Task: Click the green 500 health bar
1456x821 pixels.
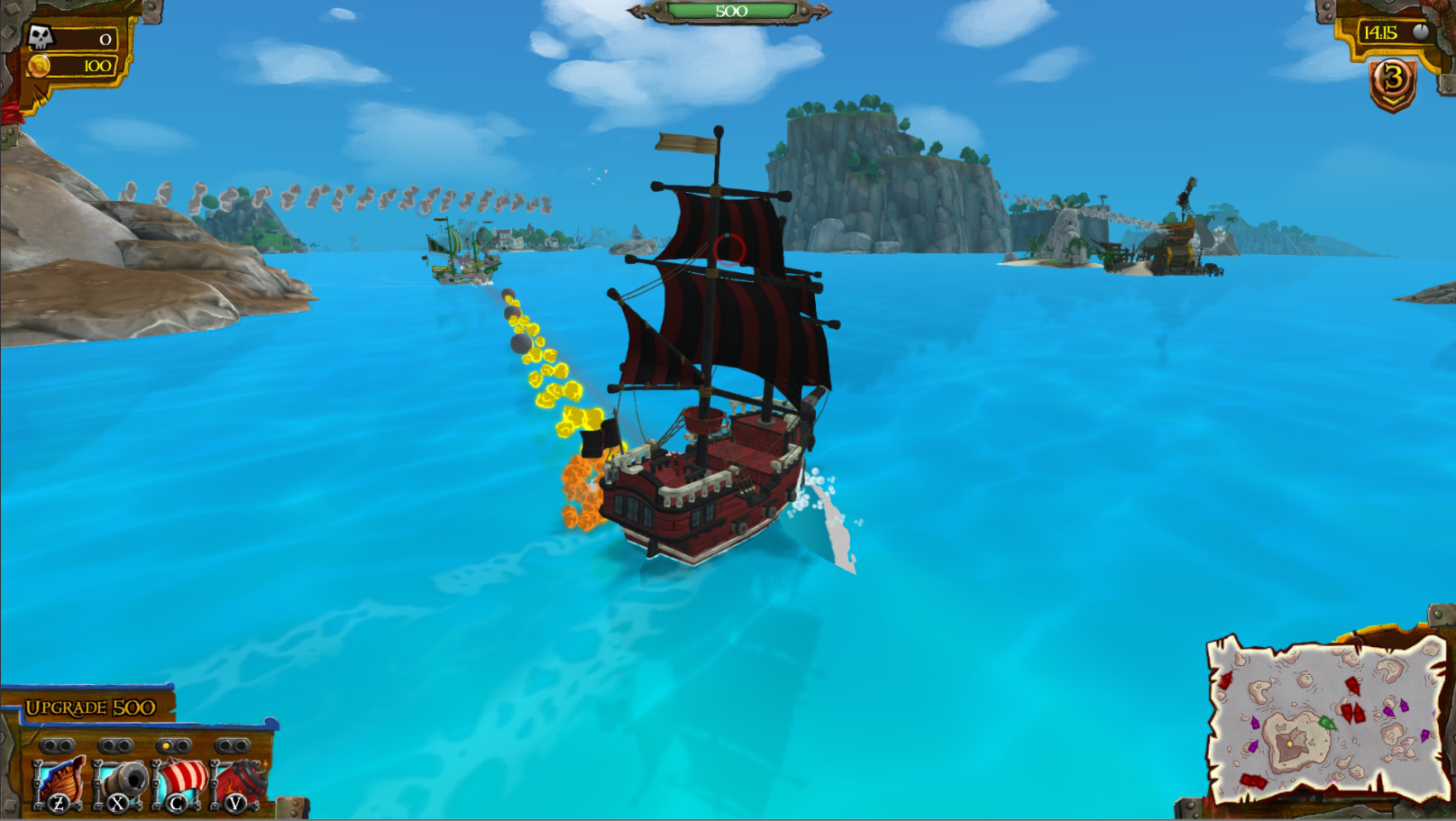Action: tap(732, 10)
